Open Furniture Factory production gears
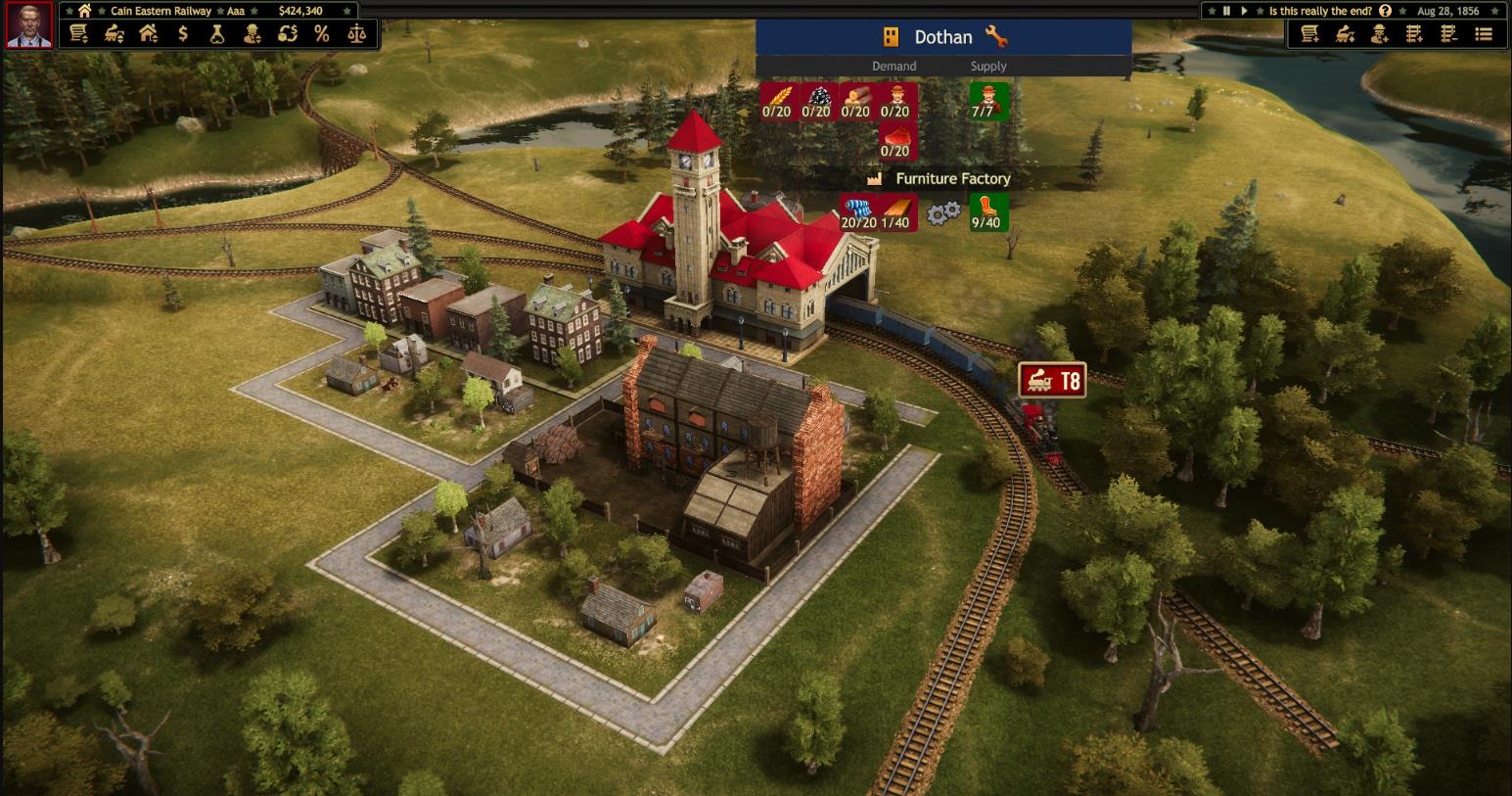Image resolution: width=1512 pixels, height=796 pixels. (x=943, y=212)
